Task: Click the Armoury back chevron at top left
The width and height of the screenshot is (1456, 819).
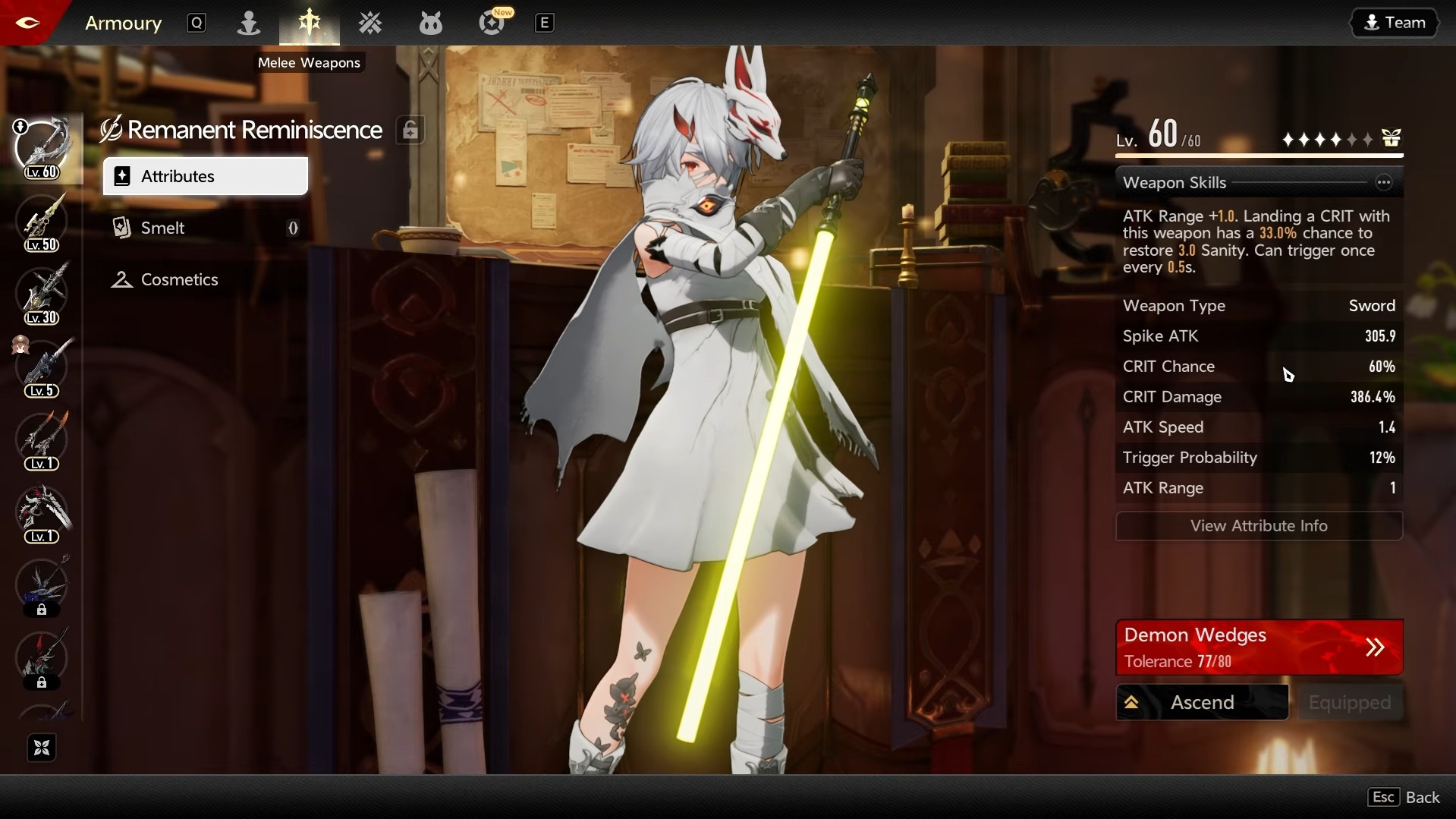Action: click(27, 23)
